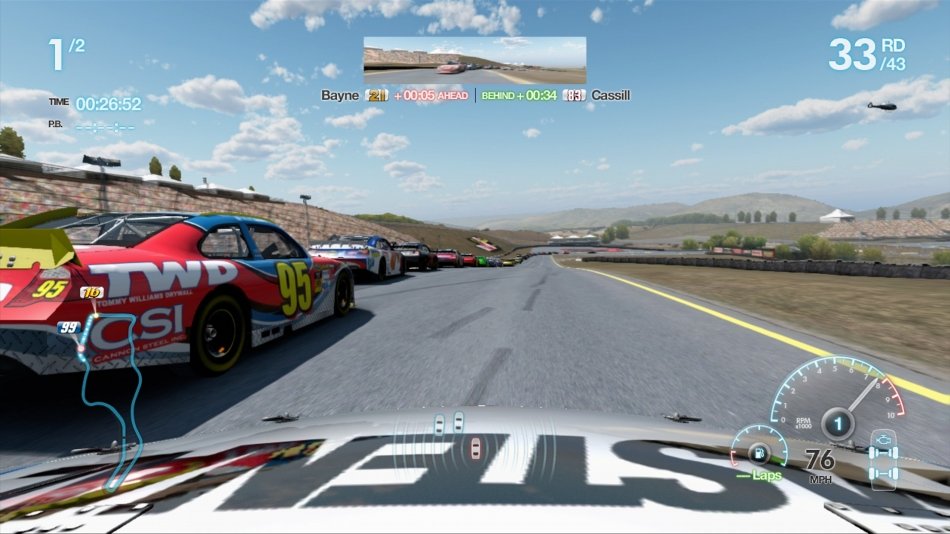Viewport: 950px width, 534px height.
Task: Click the fuel pump gauge icon
Action: tap(752, 450)
